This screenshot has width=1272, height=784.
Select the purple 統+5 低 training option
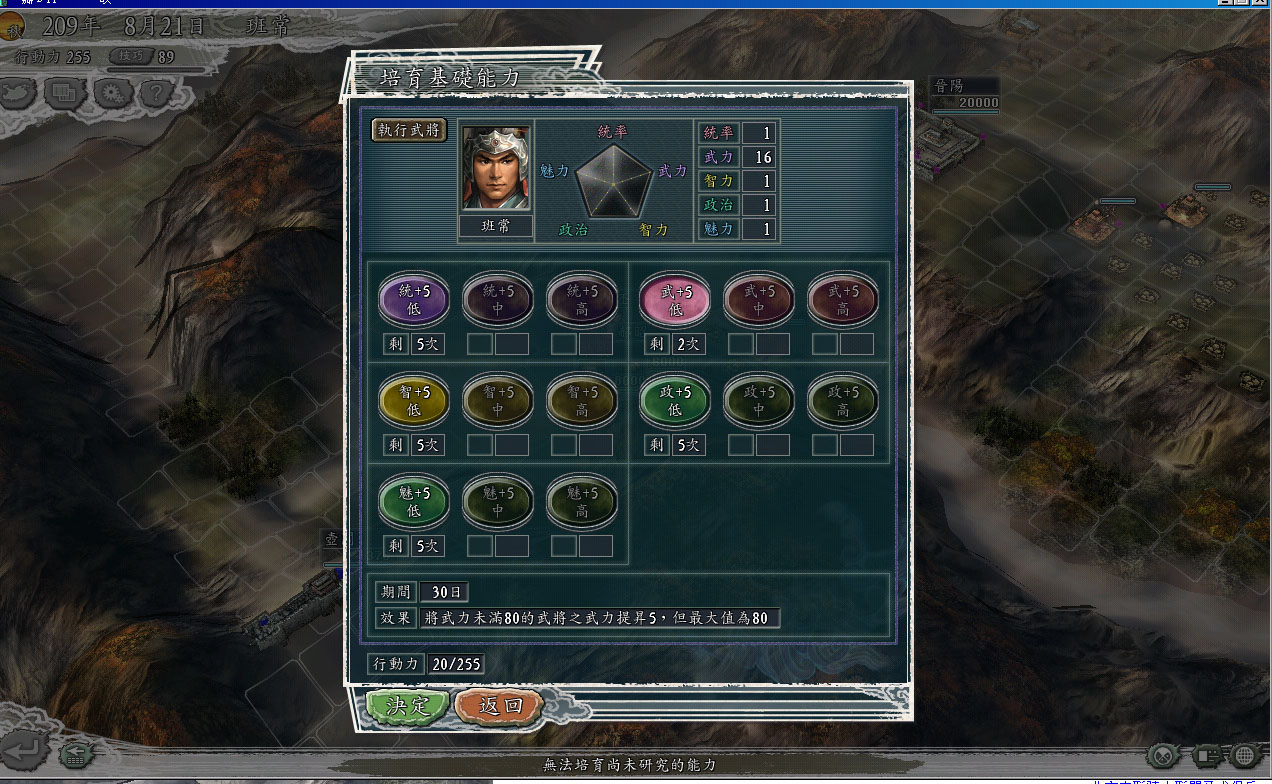413,299
